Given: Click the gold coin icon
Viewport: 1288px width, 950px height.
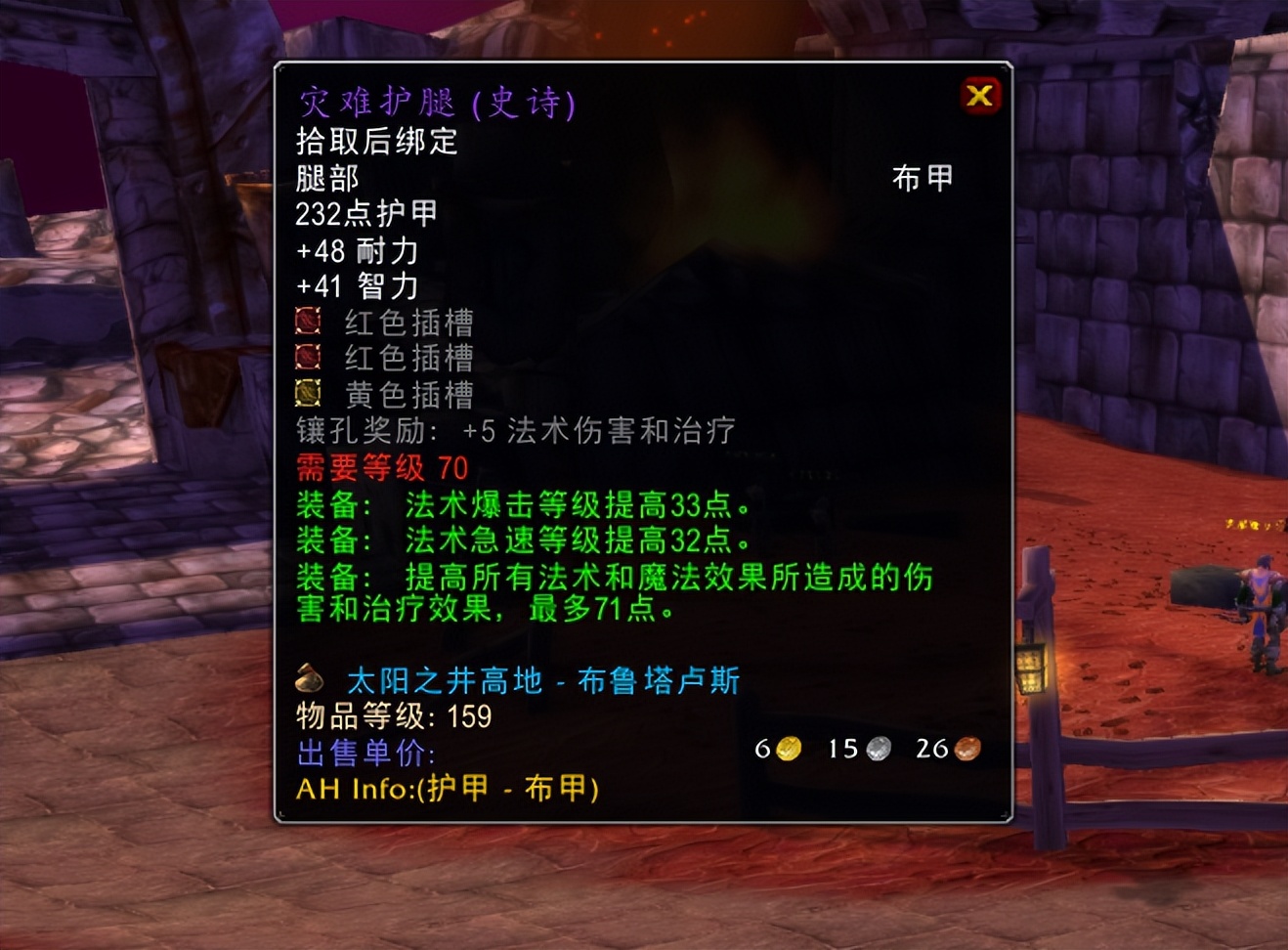Looking at the screenshot, I should (x=786, y=749).
